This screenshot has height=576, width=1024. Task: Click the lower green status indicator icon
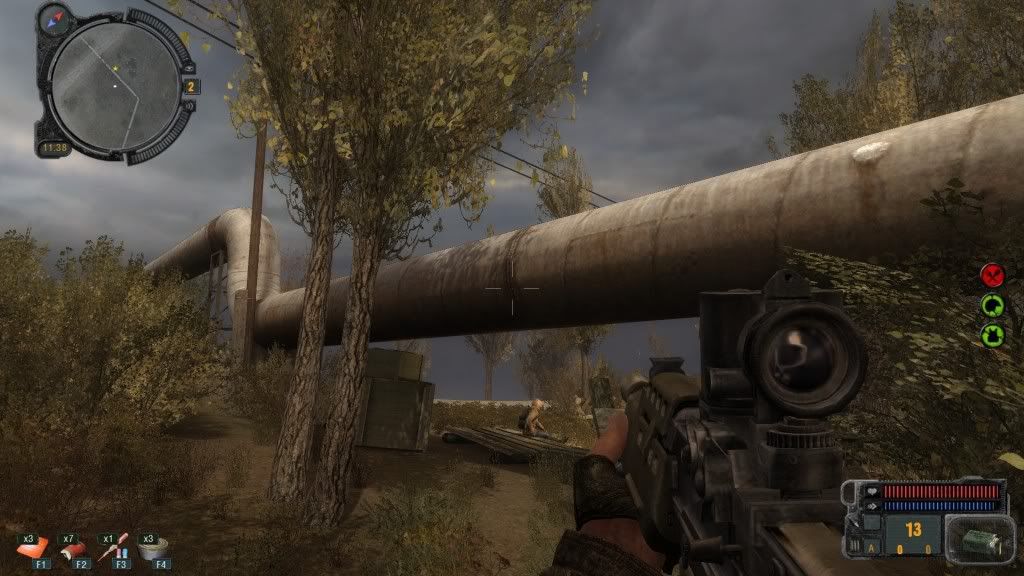click(x=992, y=334)
